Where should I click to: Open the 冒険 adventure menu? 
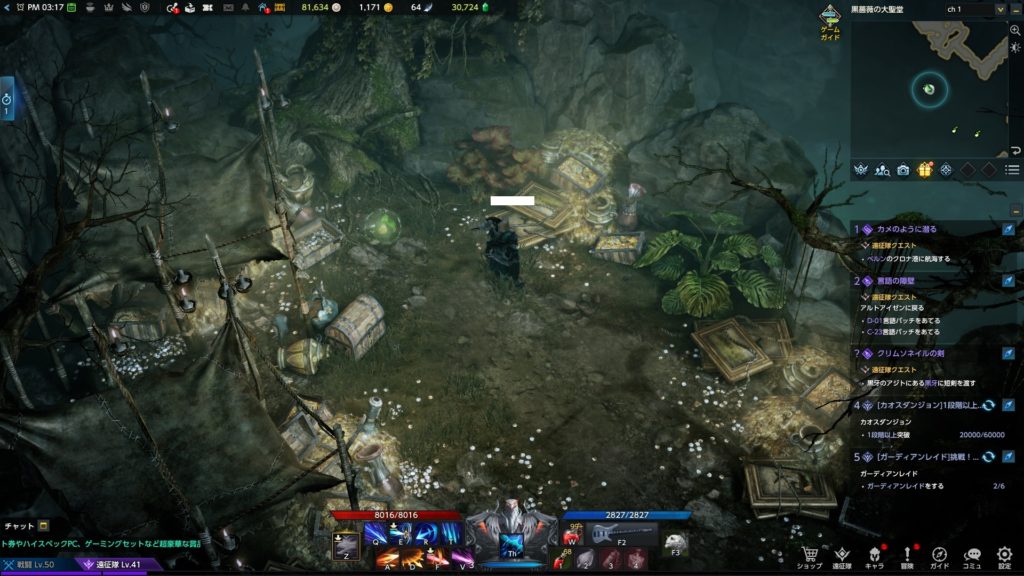(908, 553)
